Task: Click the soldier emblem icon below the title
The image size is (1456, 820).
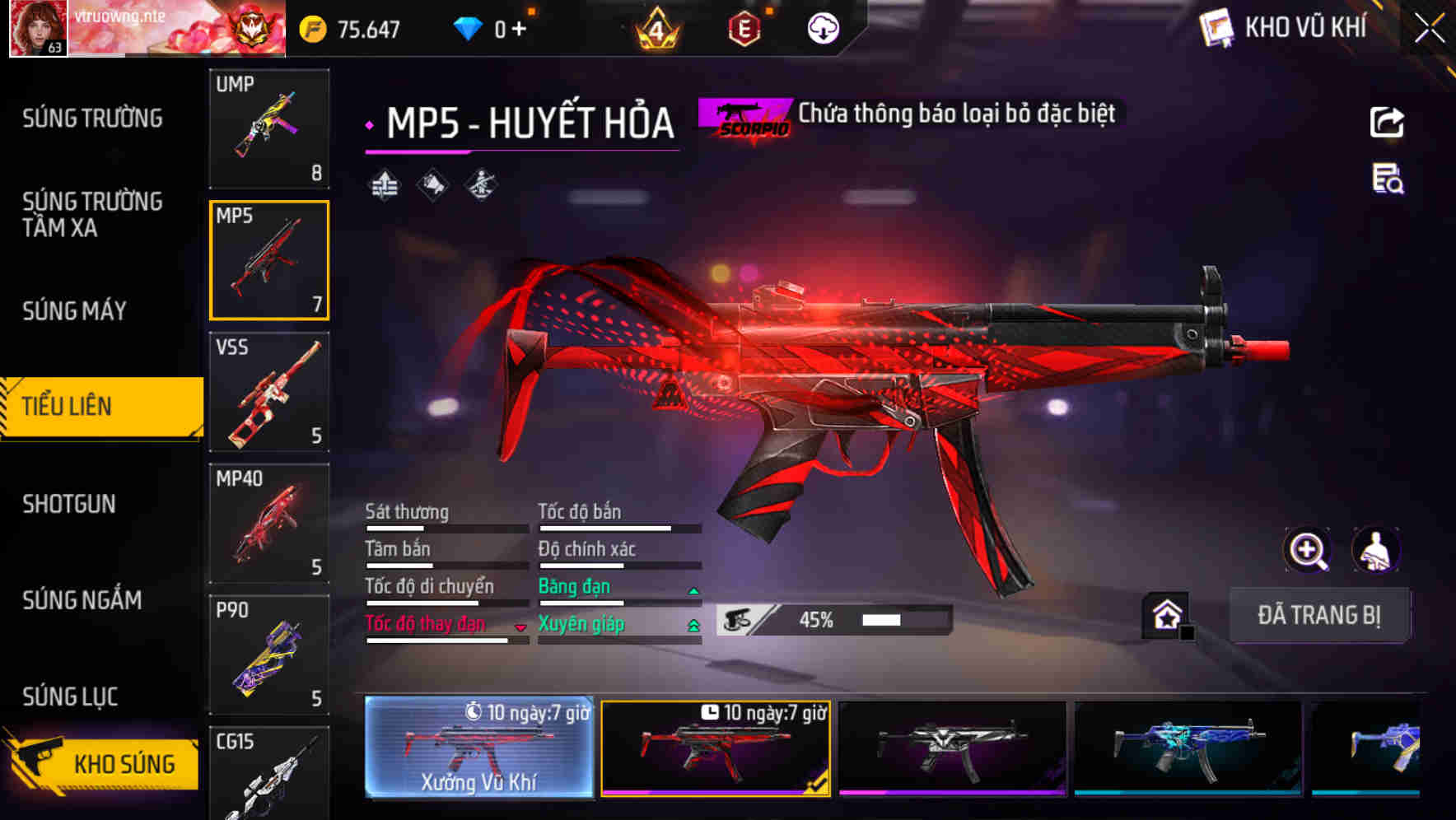Action: [x=481, y=184]
